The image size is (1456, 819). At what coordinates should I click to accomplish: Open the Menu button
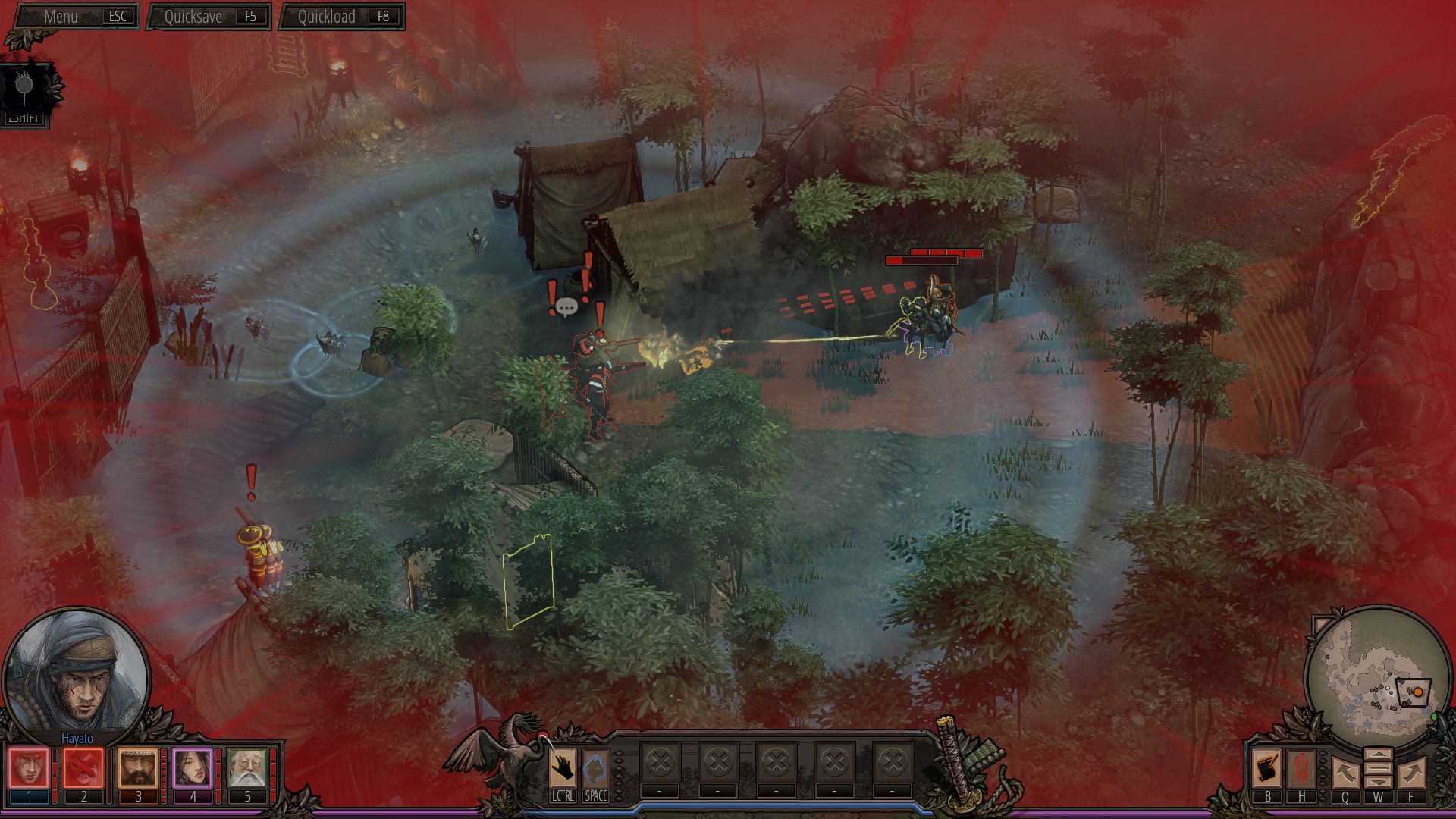tap(73, 16)
